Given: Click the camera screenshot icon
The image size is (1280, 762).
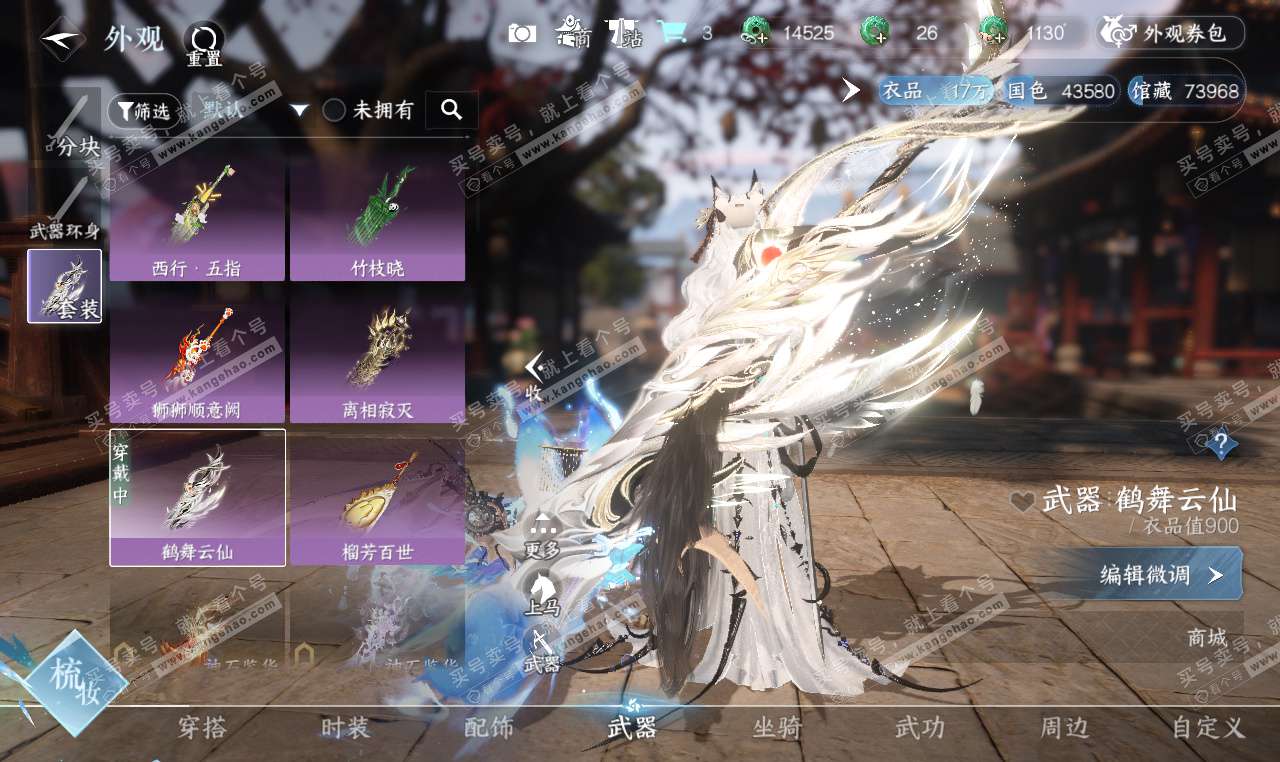Looking at the screenshot, I should coord(522,33).
